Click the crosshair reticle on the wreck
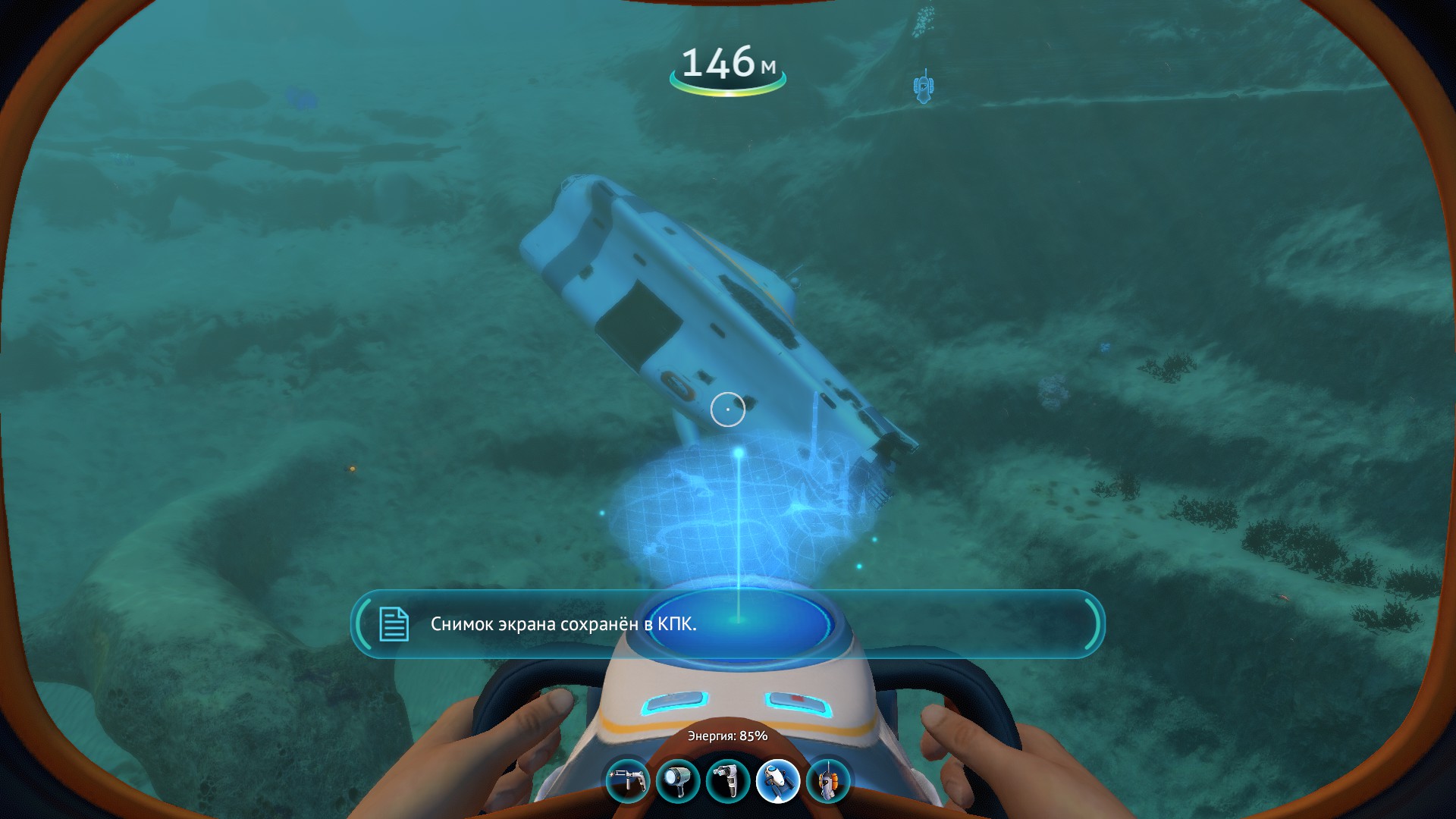Screen dimensions: 1456x819 [728, 409]
